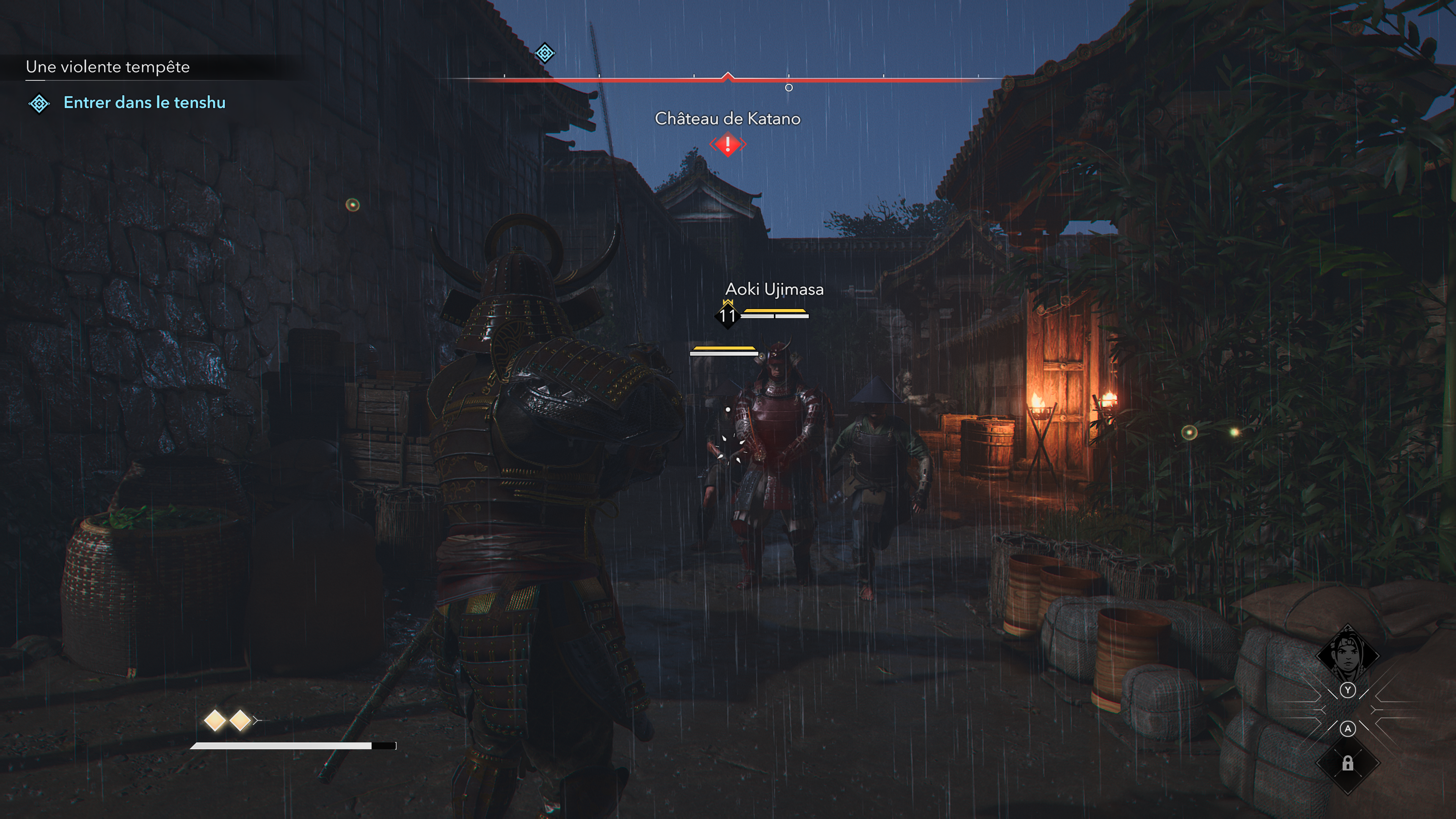The image size is (1456, 819).
Task: Click the blue quest marker on the compass
Action: (544, 53)
